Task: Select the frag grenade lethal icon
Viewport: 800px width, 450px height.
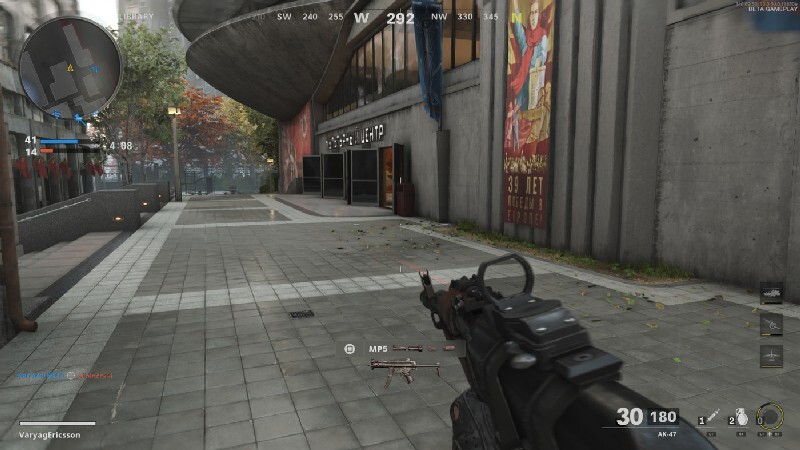Action: coord(742,416)
